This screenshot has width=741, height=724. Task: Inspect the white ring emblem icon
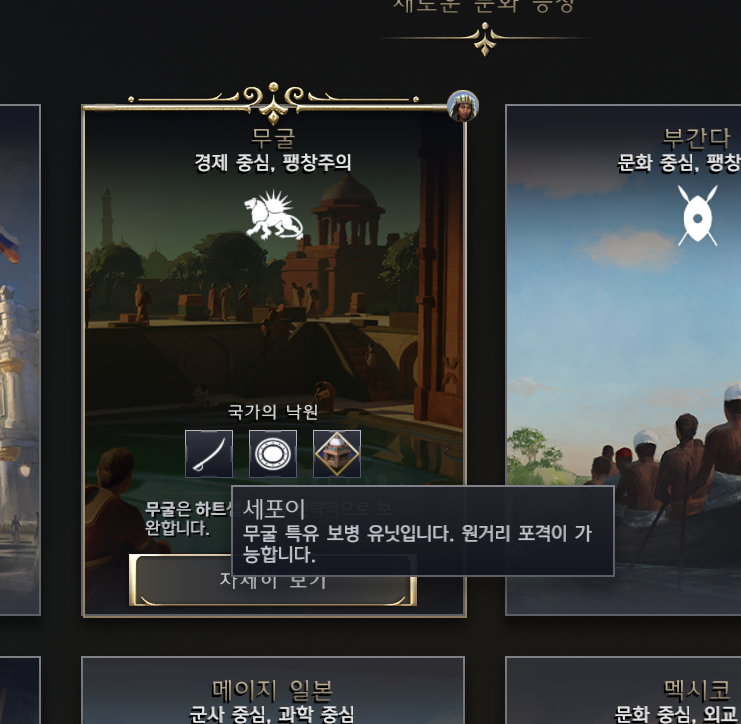[273, 454]
